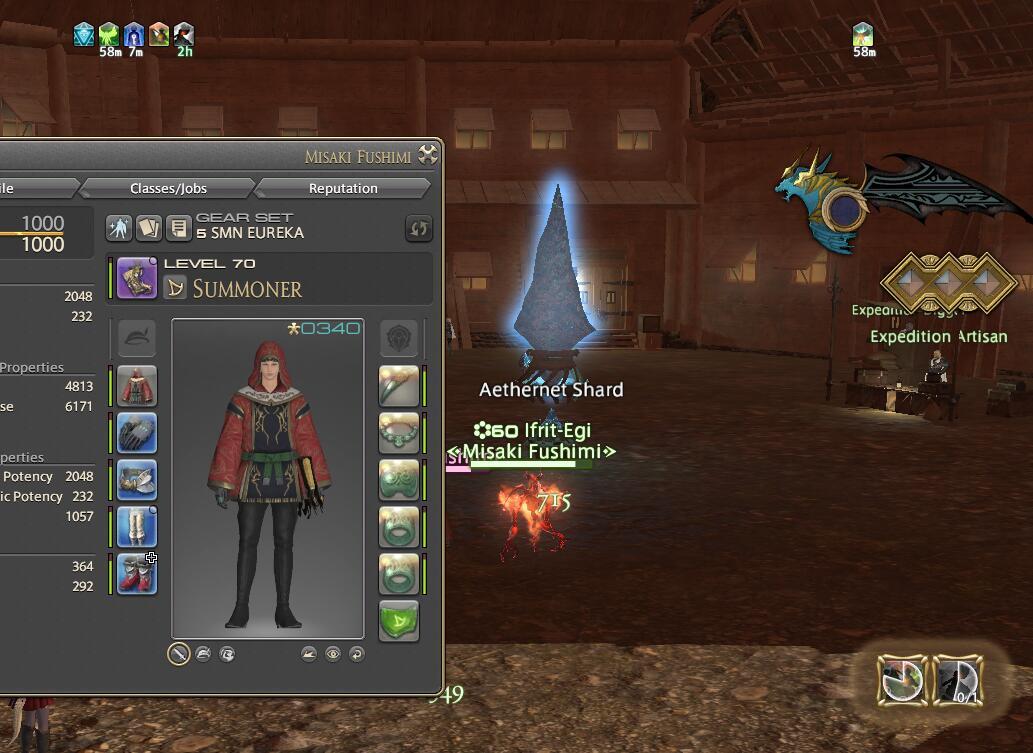Select the white trousers leg slot
The image size is (1033, 753).
point(137,527)
